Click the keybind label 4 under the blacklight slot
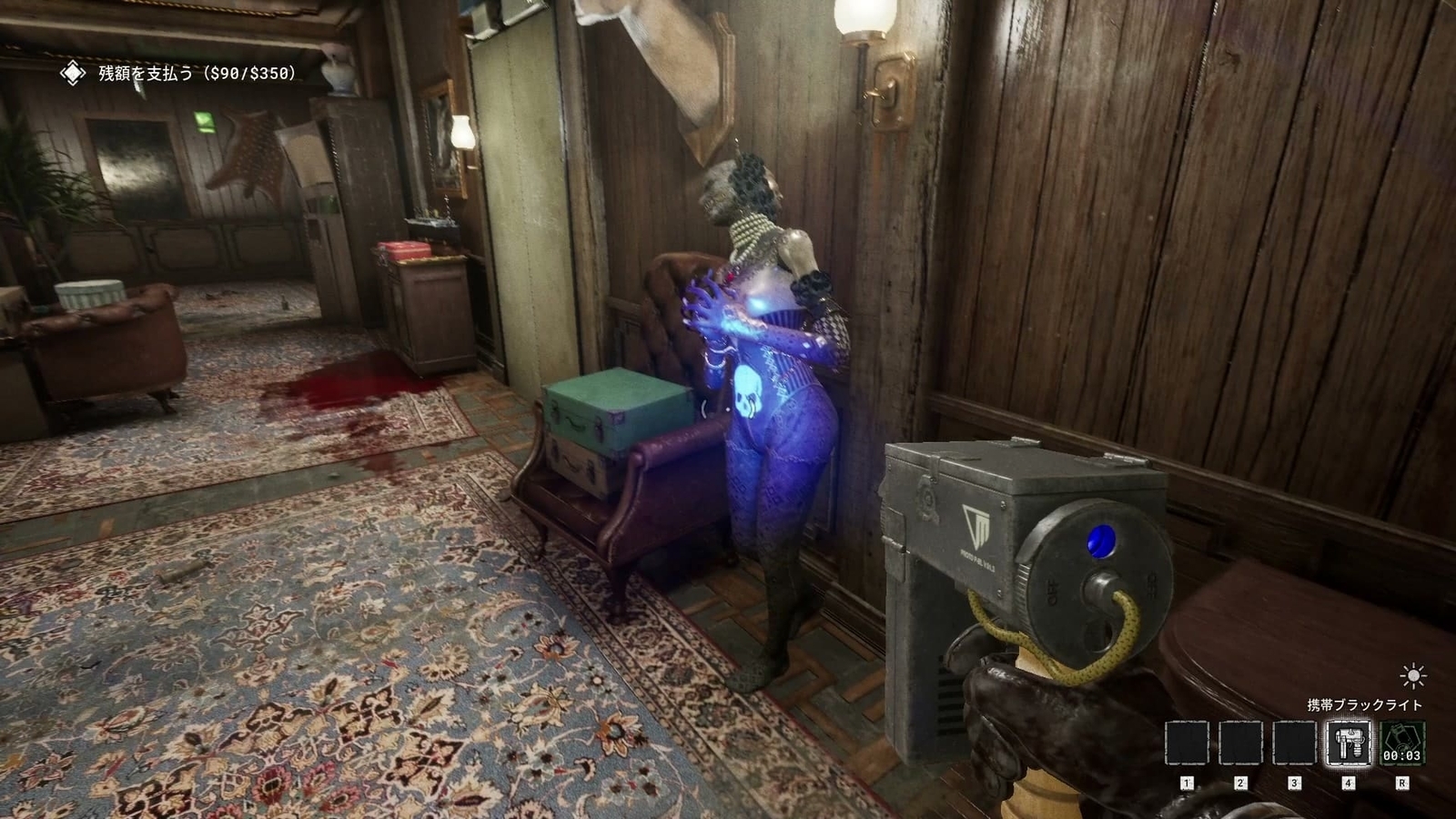 click(x=1349, y=783)
